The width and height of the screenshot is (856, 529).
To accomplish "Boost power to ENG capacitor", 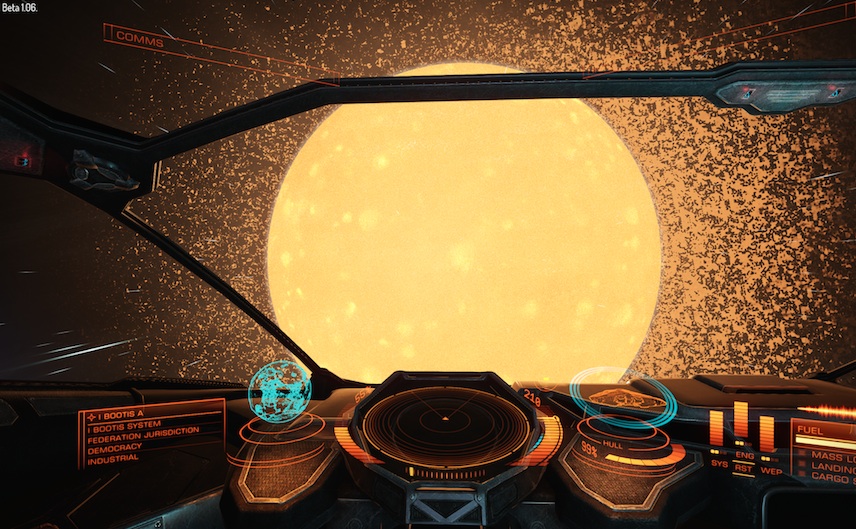I will click(743, 456).
